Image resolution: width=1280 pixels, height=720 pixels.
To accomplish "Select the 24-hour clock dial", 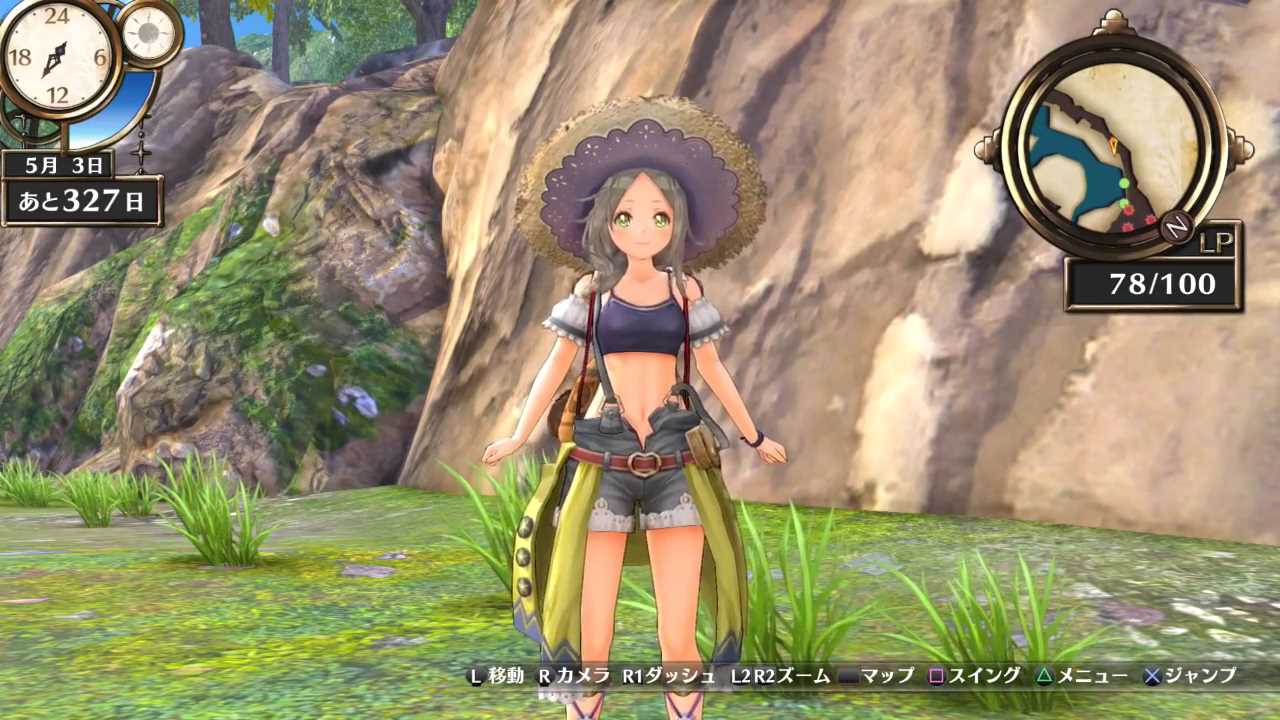I will click(x=56, y=57).
